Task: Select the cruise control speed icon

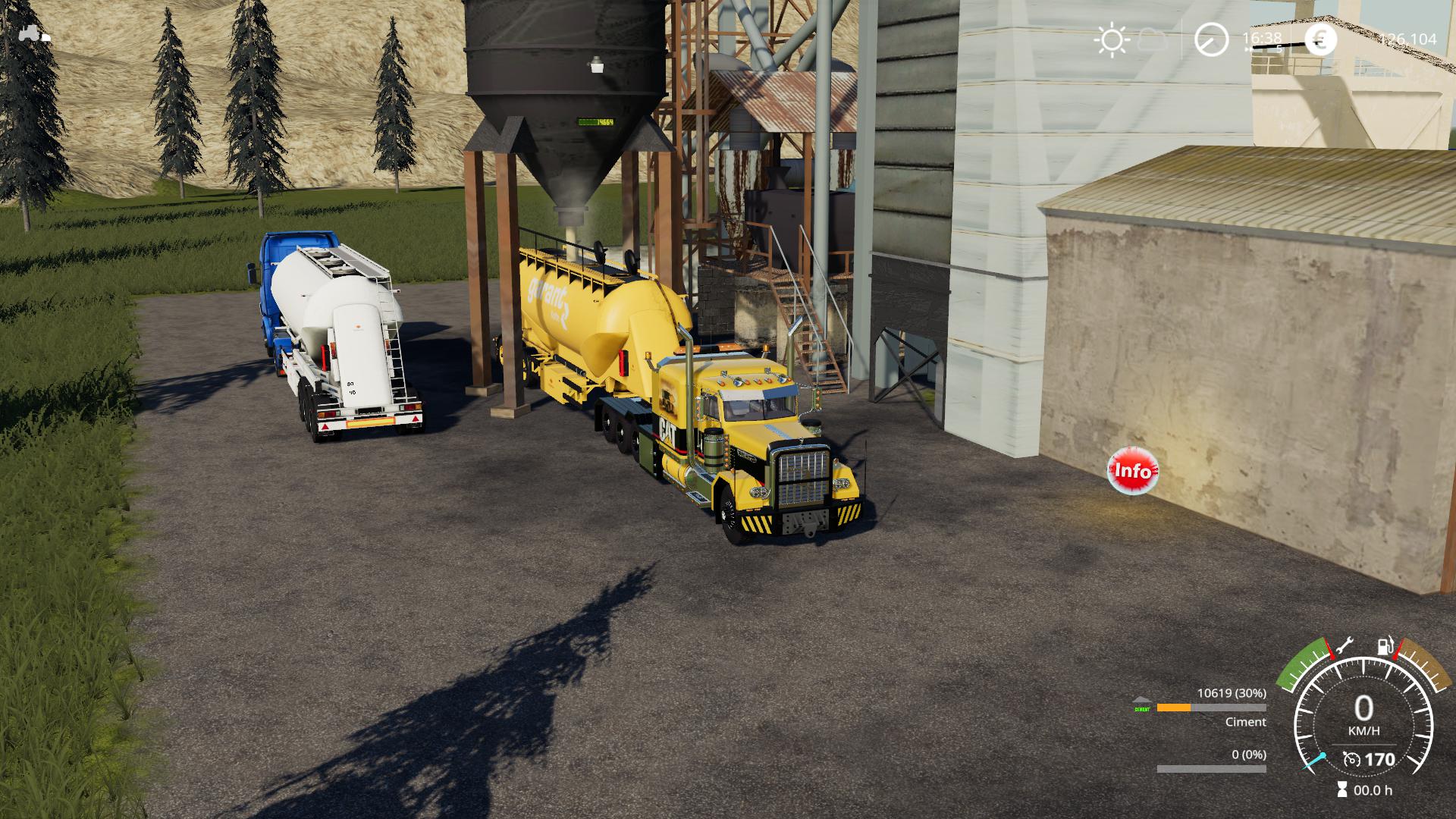Action: [x=1351, y=759]
